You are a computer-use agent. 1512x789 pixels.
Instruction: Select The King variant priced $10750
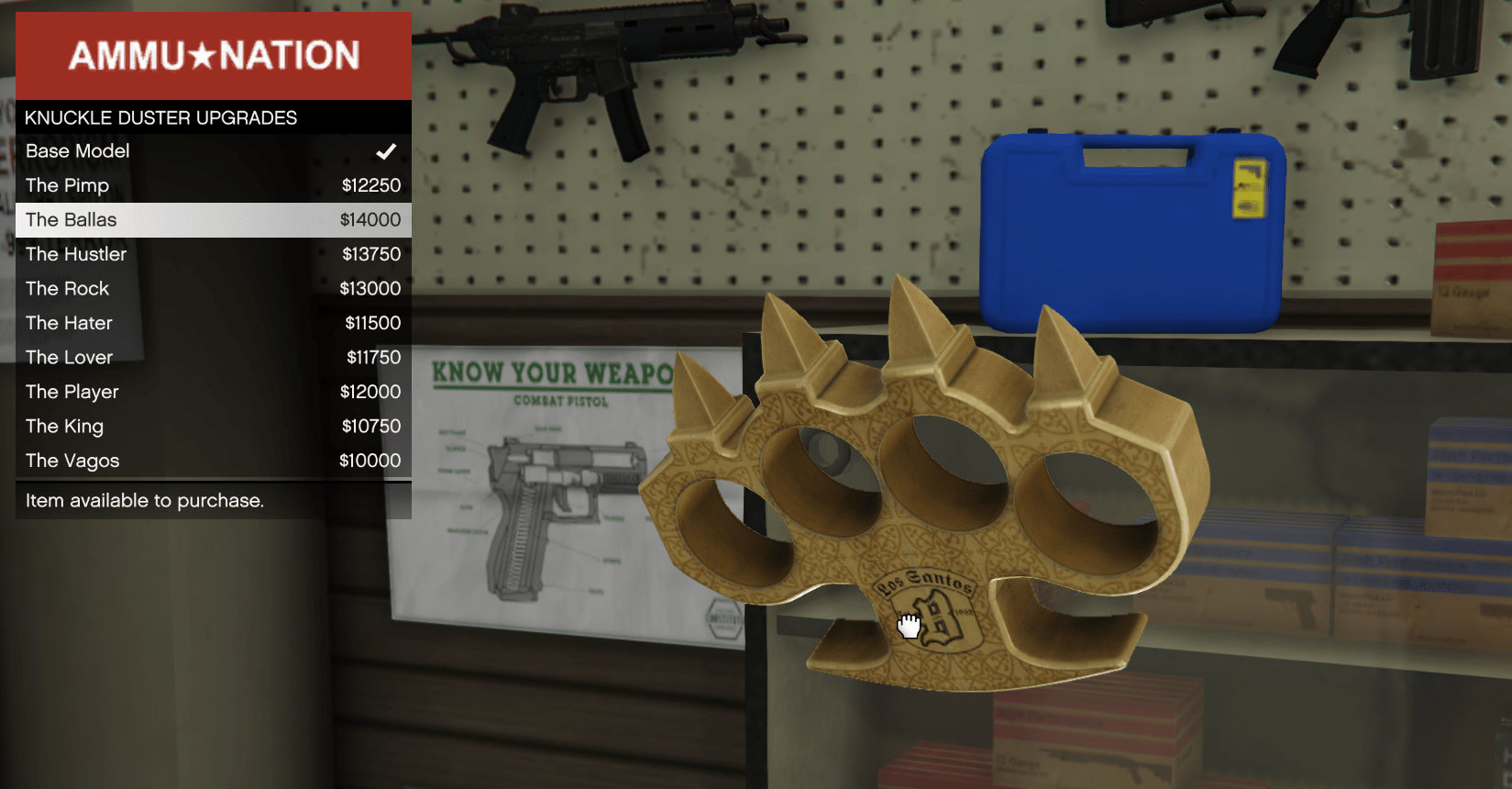pyautogui.click(x=63, y=426)
